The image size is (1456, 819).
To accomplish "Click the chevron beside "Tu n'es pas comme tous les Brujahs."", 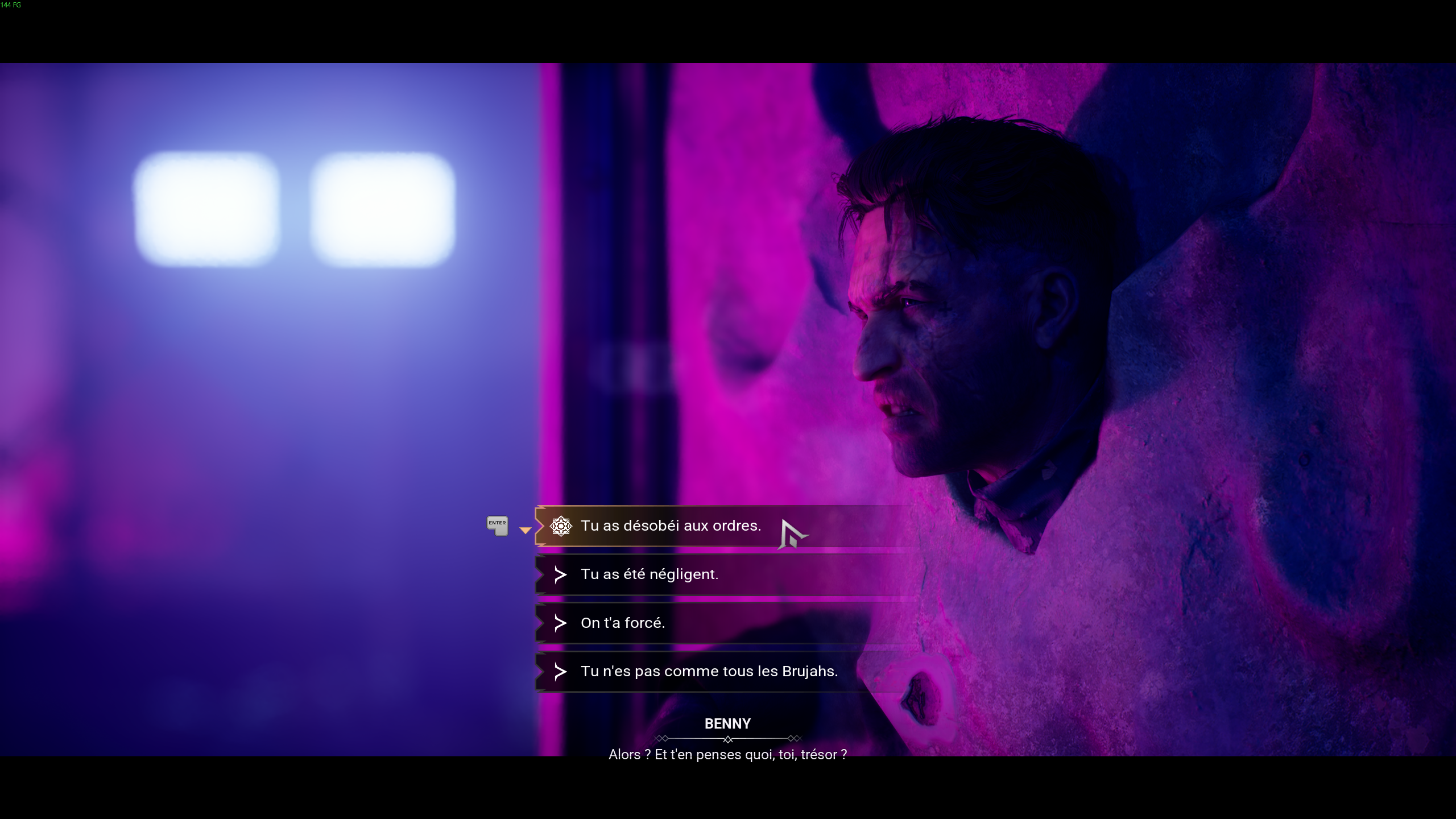I will tap(561, 671).
